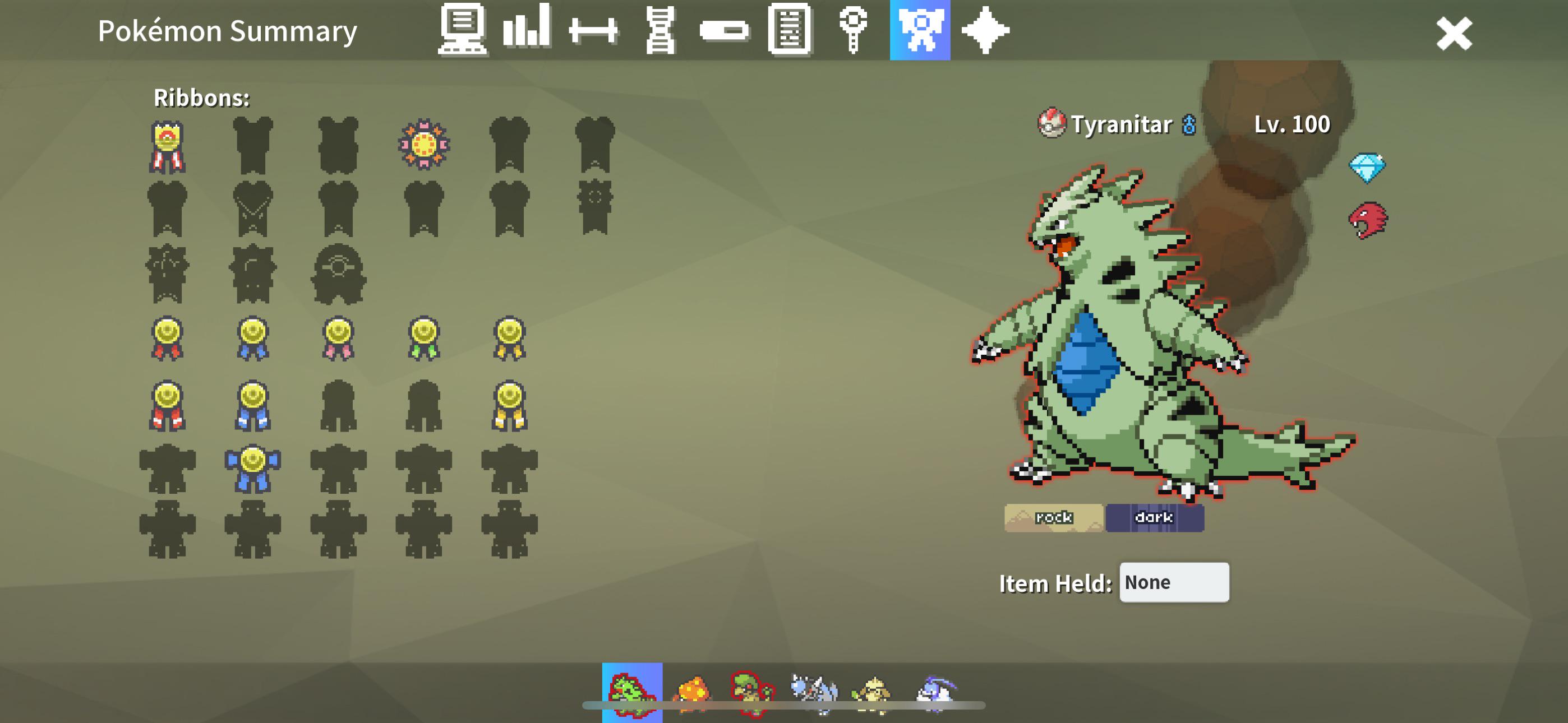
Task: Open the rock type tag
Action: coord(1054,517)
